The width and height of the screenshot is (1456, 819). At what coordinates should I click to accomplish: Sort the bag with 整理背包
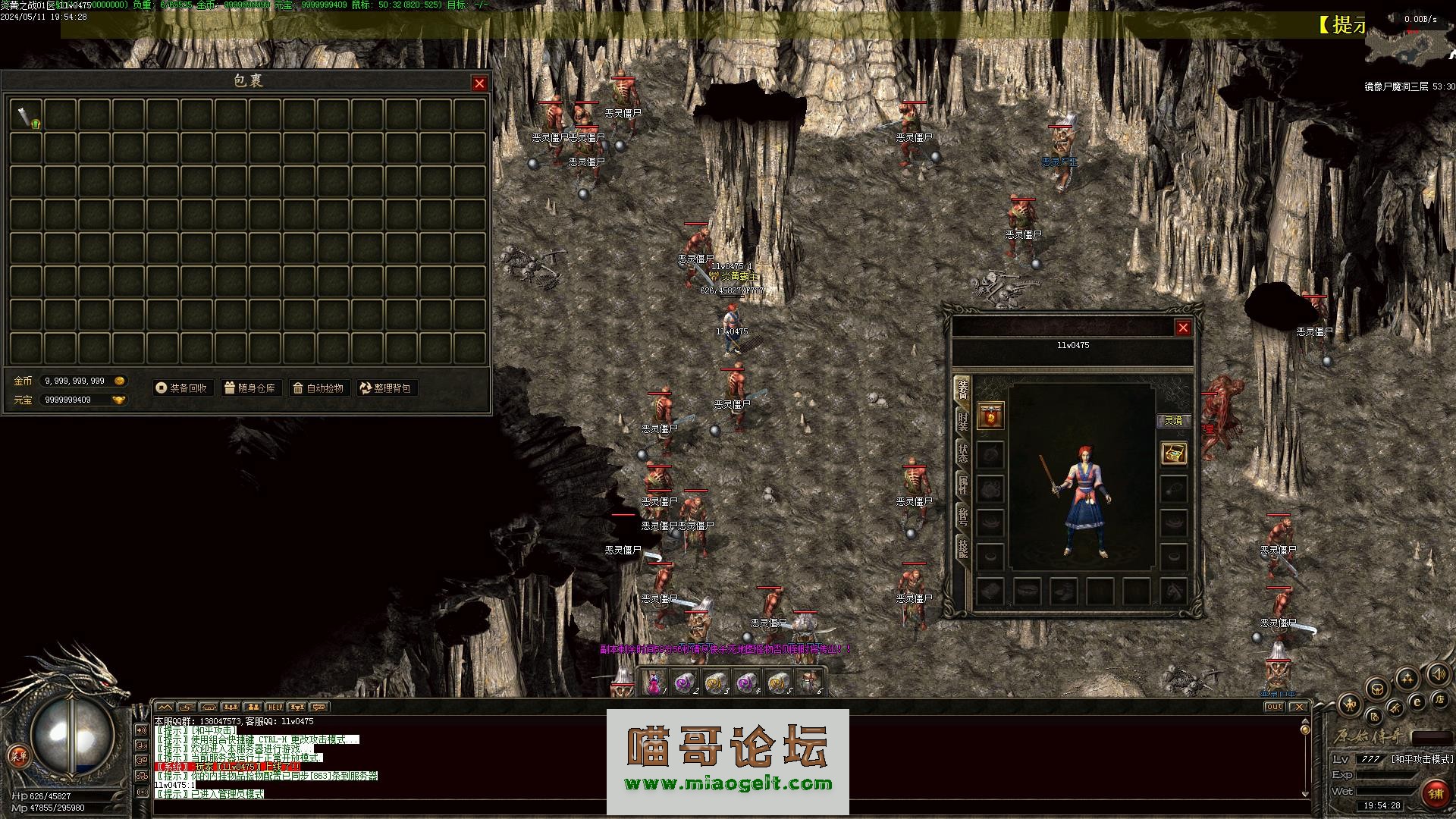pos(385,388)
